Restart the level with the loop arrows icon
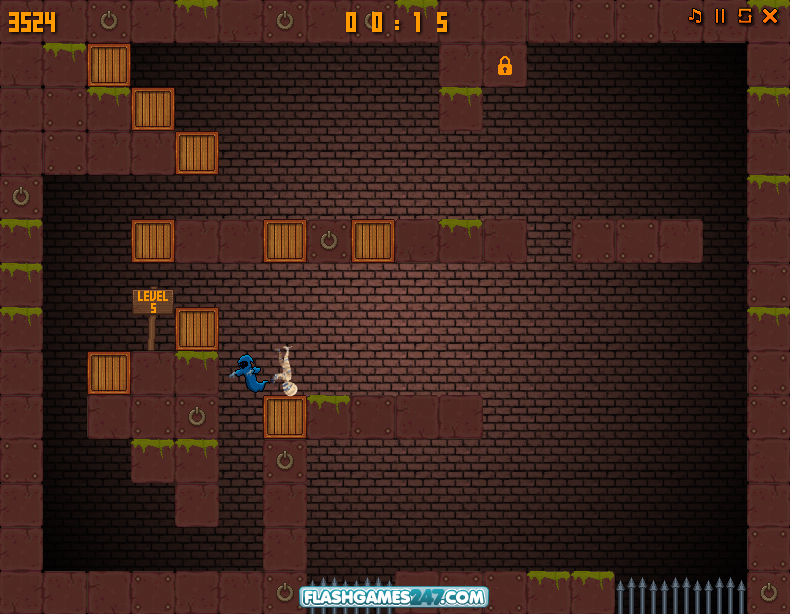The width and height of the screenshot is (790, 614). click(745, 16)
